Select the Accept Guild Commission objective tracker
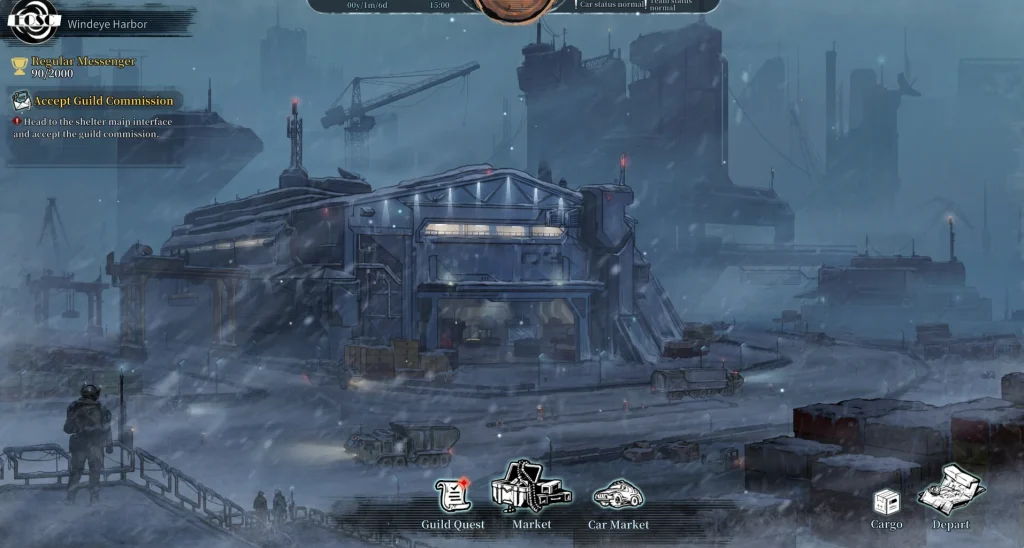The width and height of the screenshot is (1024, 548). click(x=95, y=101)
